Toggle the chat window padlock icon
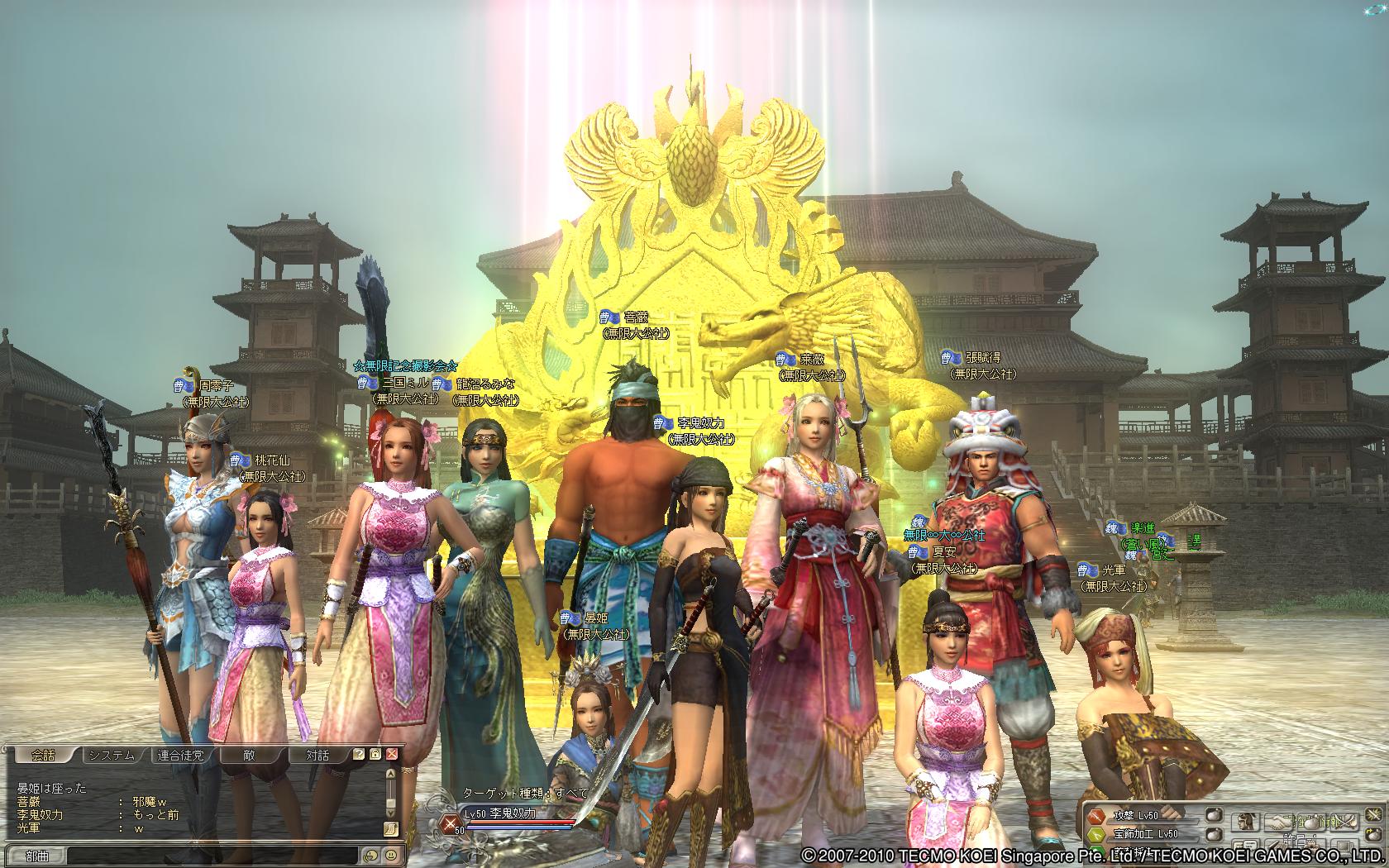This screenshot has width=1389, height=868. (x=375, y=755)
